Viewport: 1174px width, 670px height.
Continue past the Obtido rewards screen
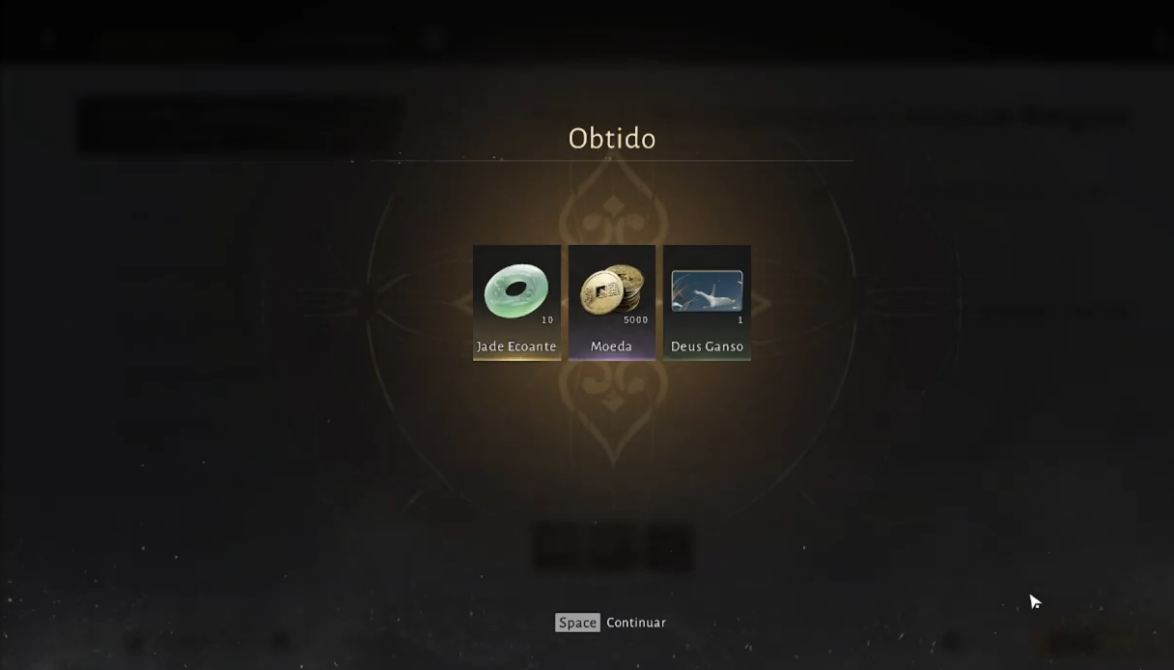point(611,622)
